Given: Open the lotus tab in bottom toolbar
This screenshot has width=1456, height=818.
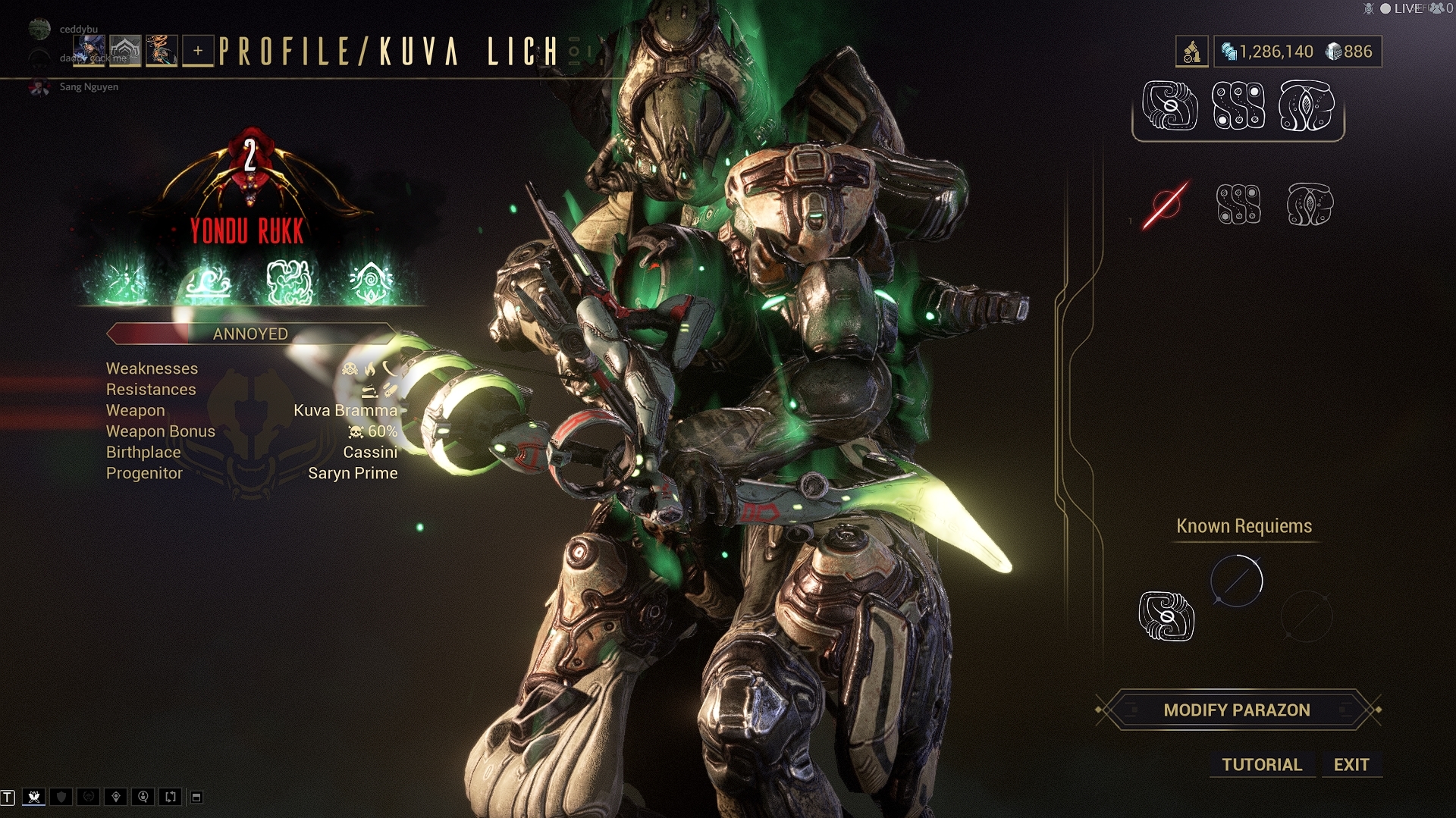Looking at the screenshot, I should [34, 797].
